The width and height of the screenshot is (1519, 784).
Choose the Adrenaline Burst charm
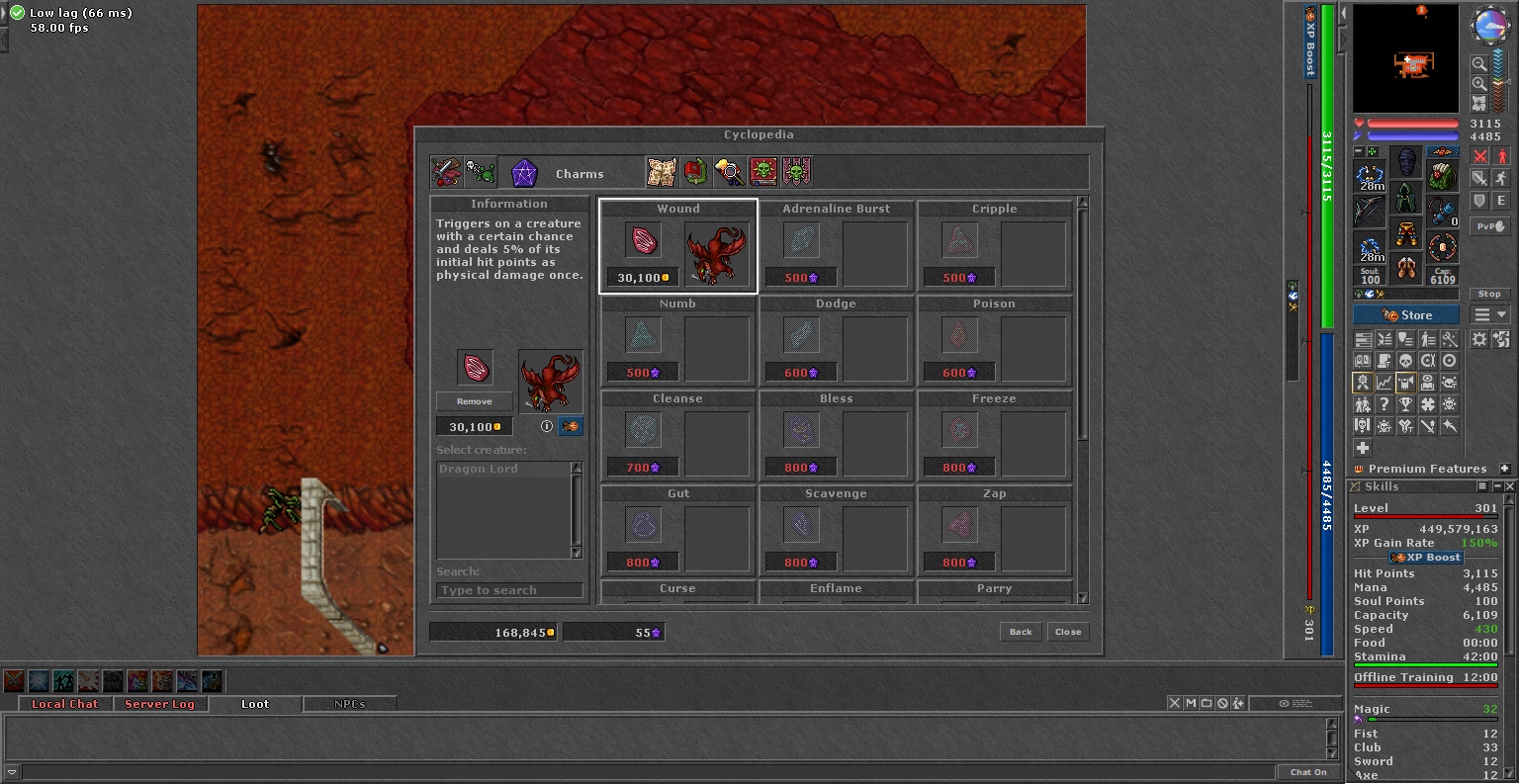pyautogui.click(x=837, y=246)
